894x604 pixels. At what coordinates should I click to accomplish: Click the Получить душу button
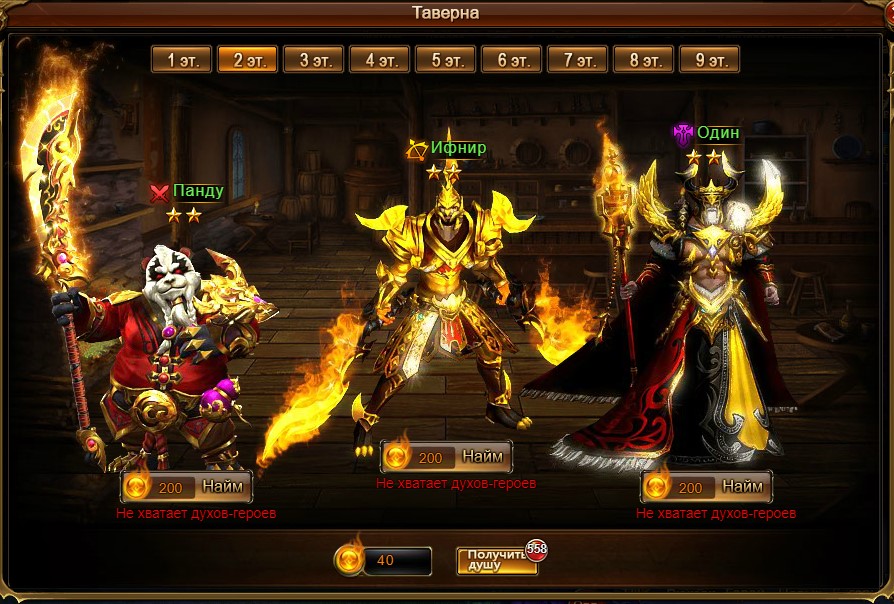(496, 561)
